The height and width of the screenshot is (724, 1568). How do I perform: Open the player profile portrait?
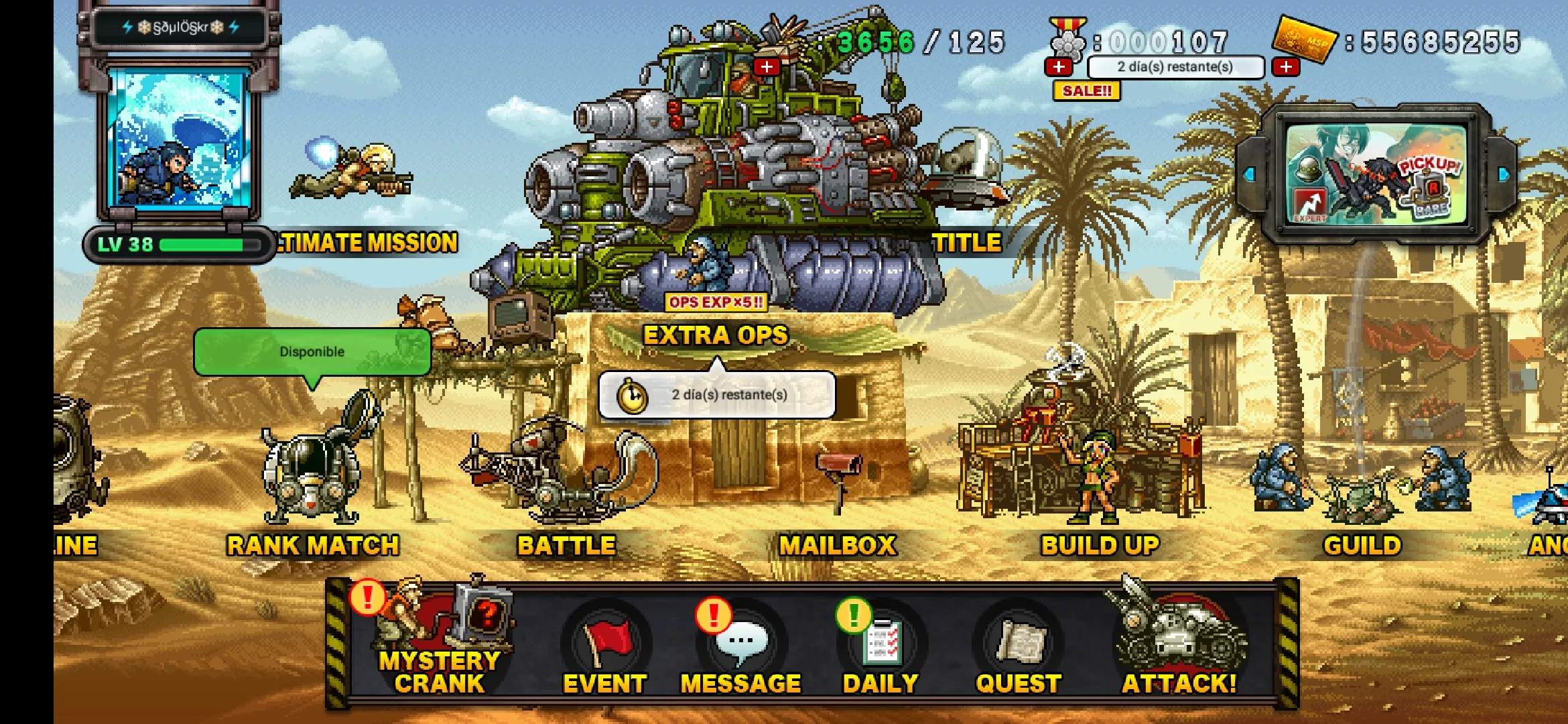179,141
